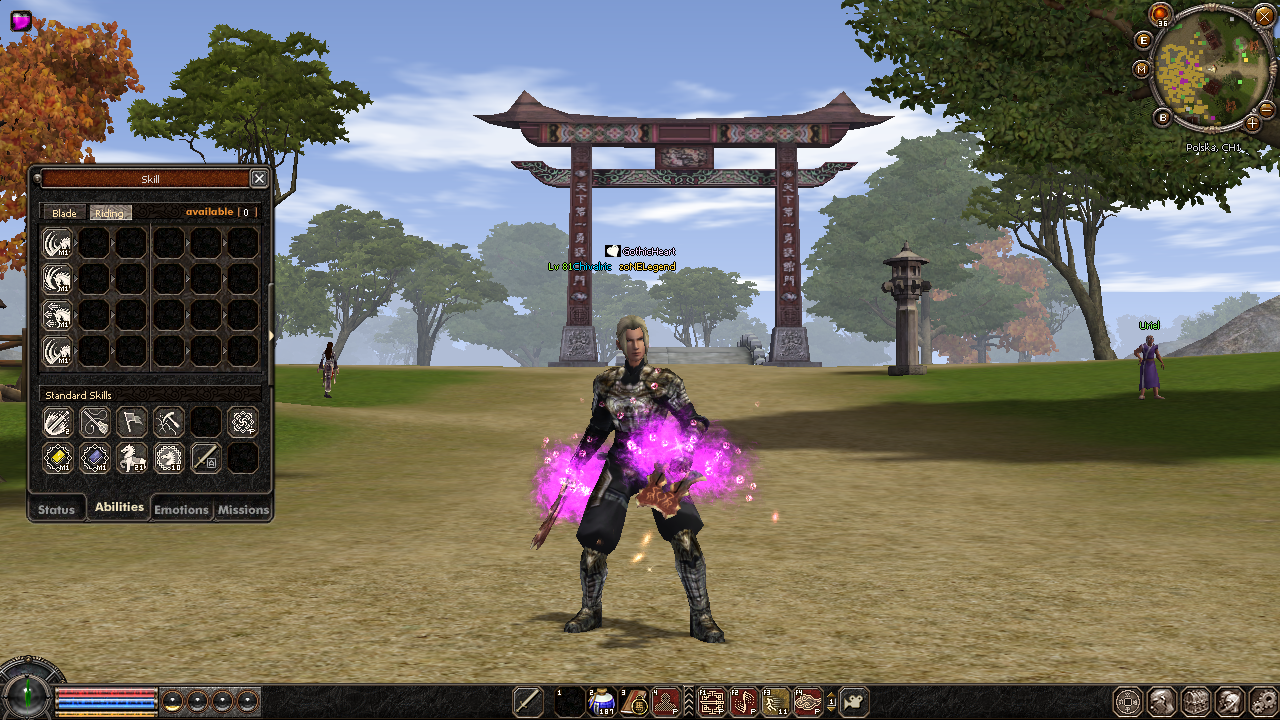Select the flag standard skill icon
The height and width of the screenshot is (720, 1280).
(132, 422)
